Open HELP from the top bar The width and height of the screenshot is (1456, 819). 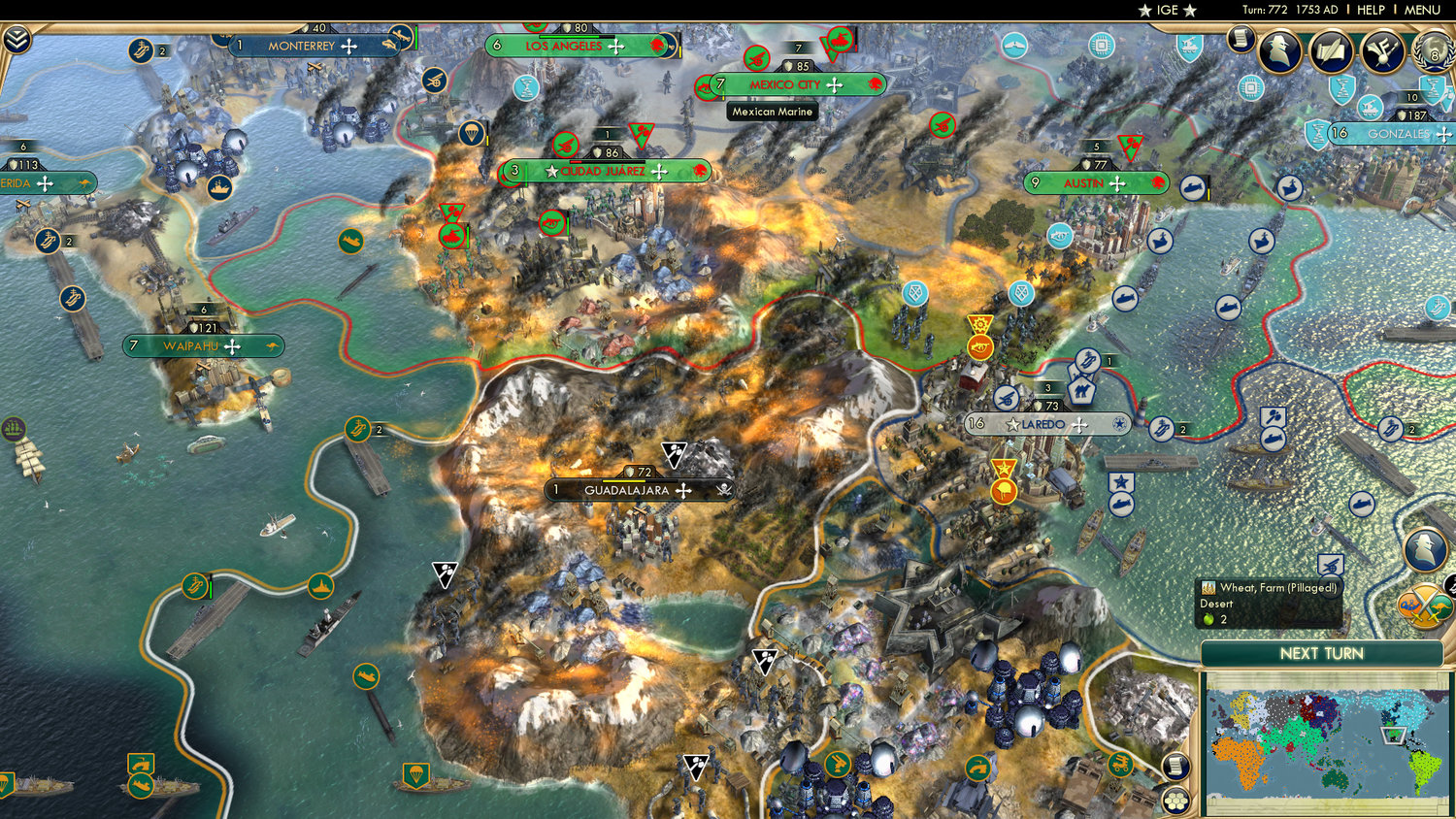1373,10
